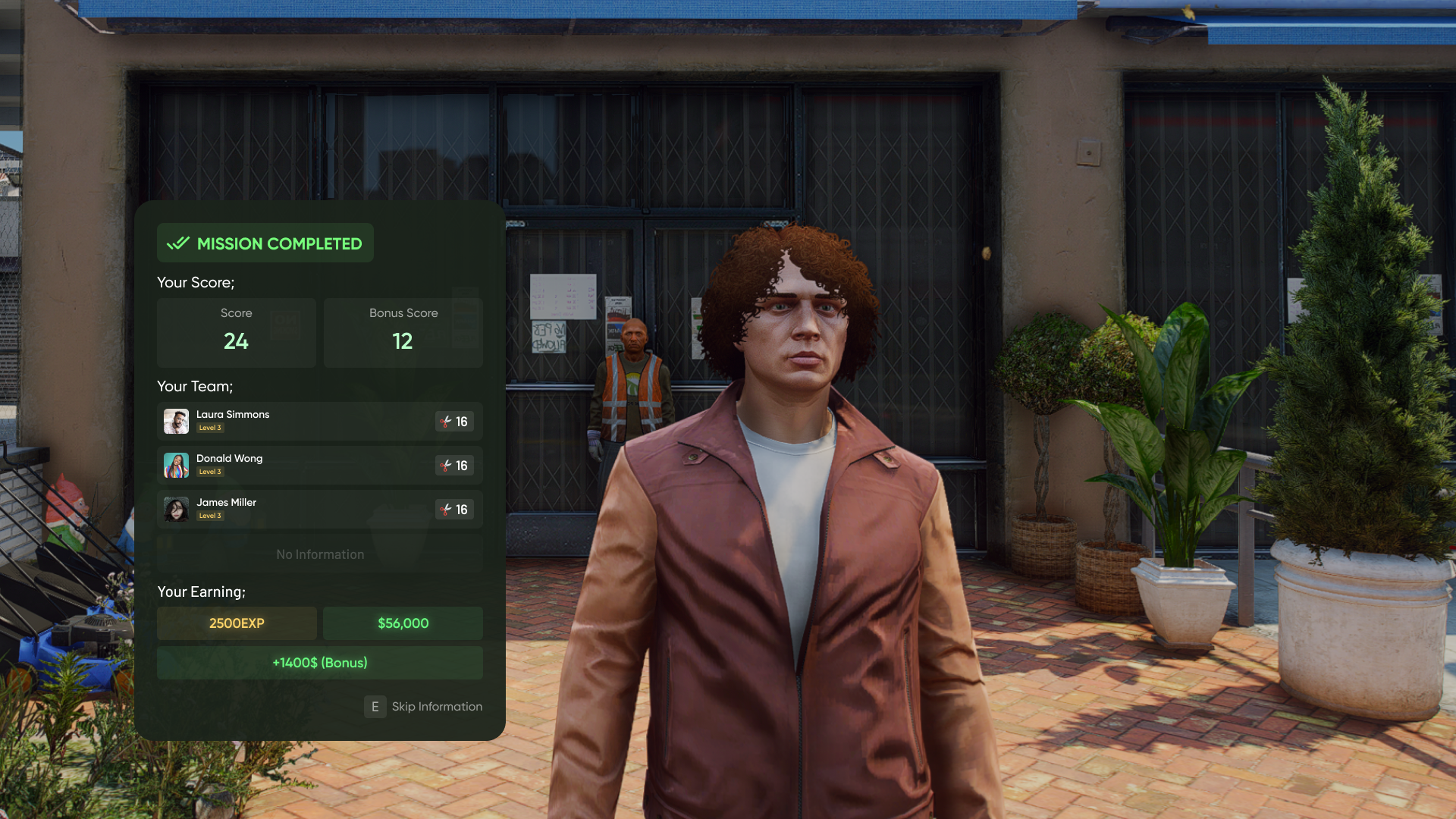Toggle the Level 3 badge under Donald Wong
Screen dimensions: 1456x819
210,472
